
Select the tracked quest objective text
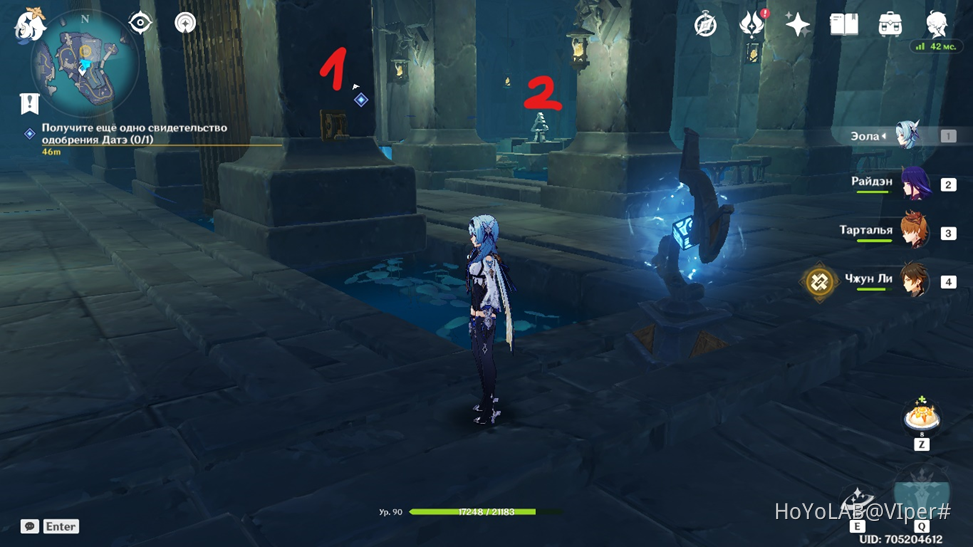click(134, 133)
